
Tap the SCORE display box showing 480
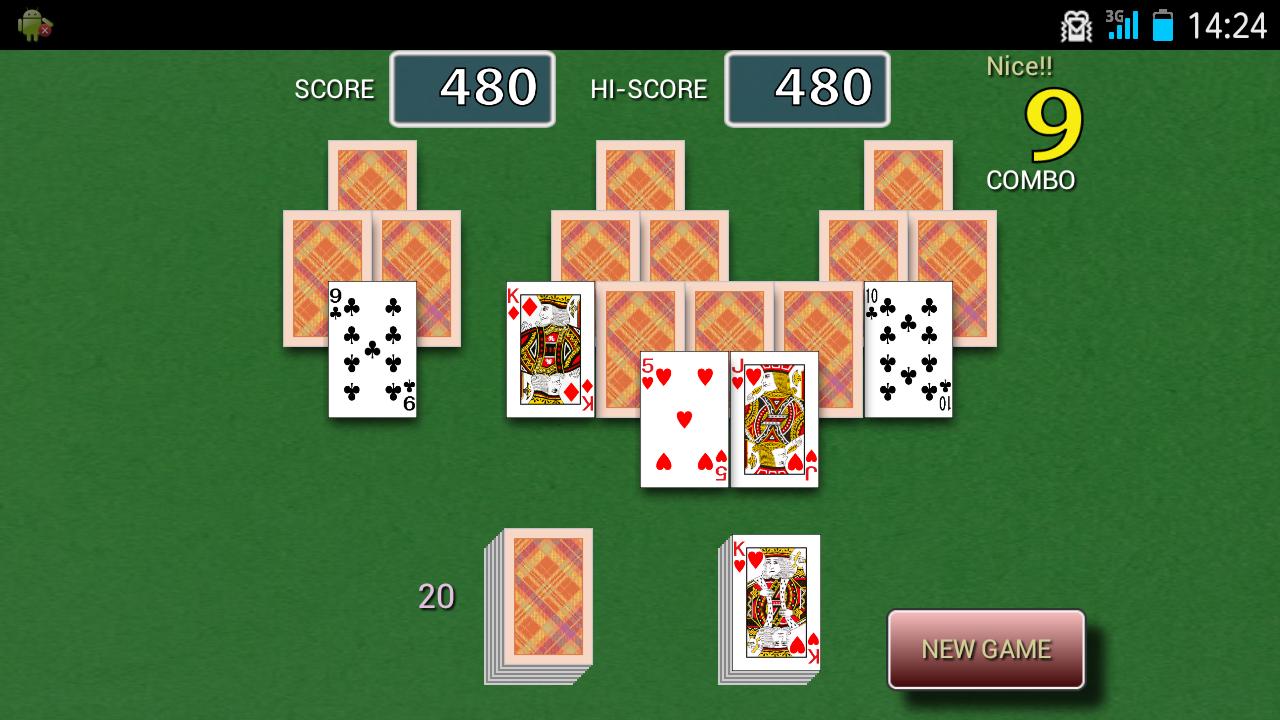point(472,88)
